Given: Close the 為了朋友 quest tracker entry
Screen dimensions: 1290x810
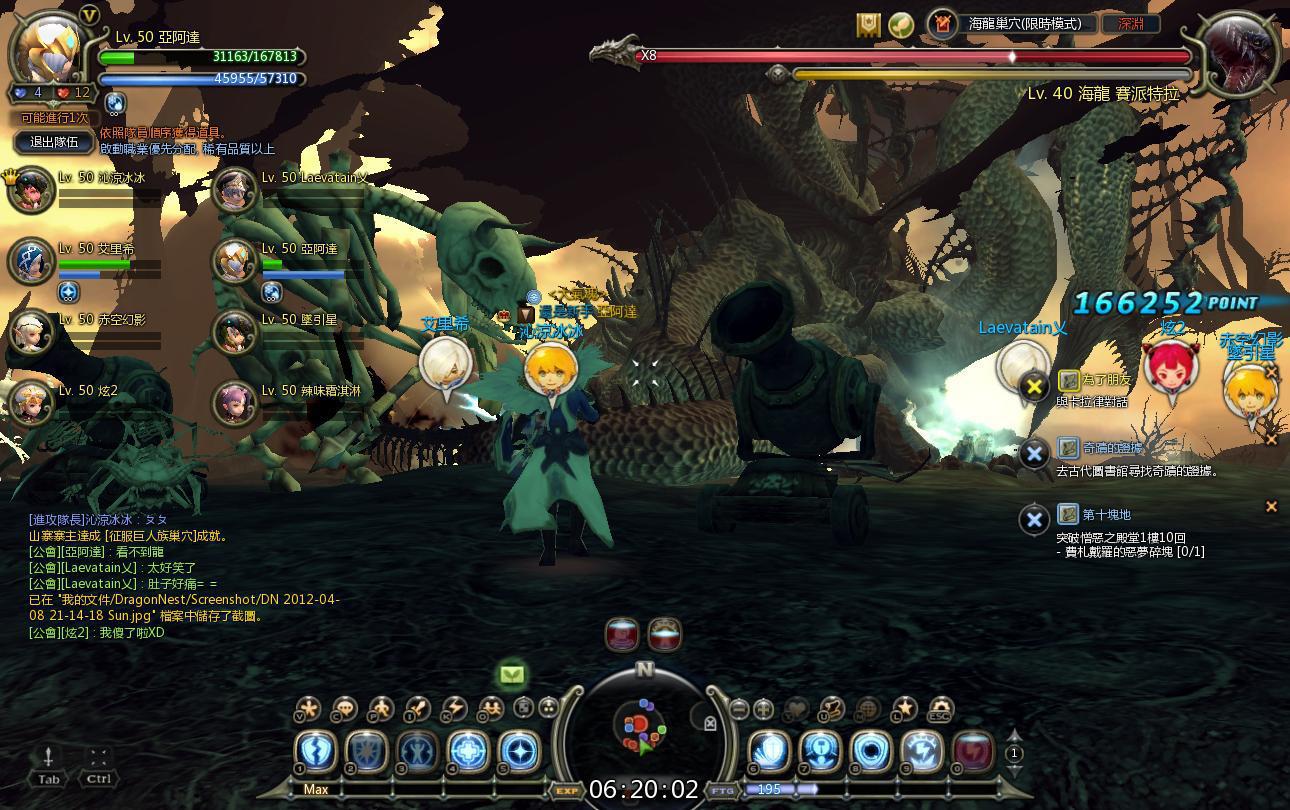Looking at the screenshot, I should point(1033,386).
